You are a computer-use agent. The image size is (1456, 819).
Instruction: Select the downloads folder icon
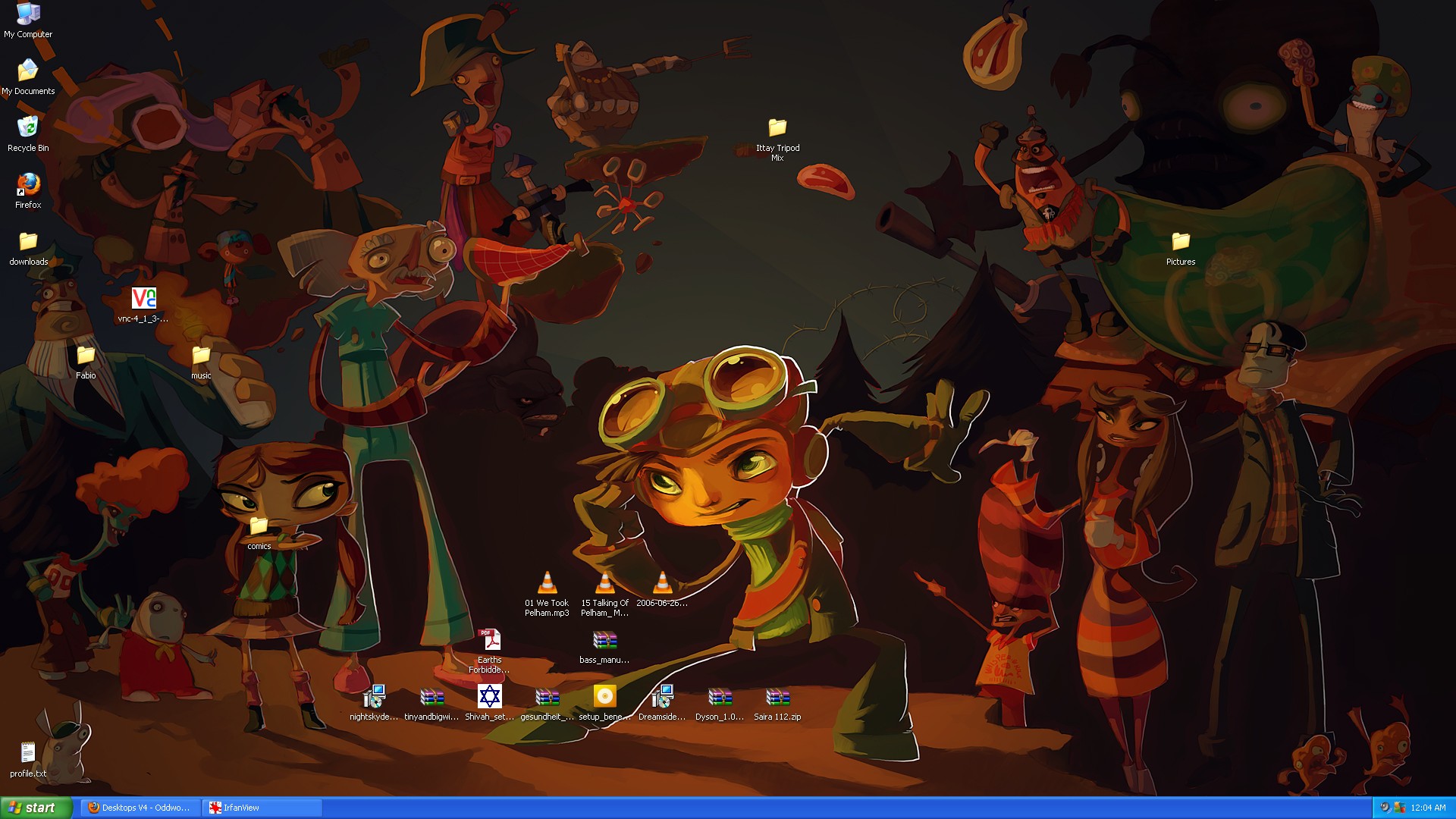tap(28, 242)
